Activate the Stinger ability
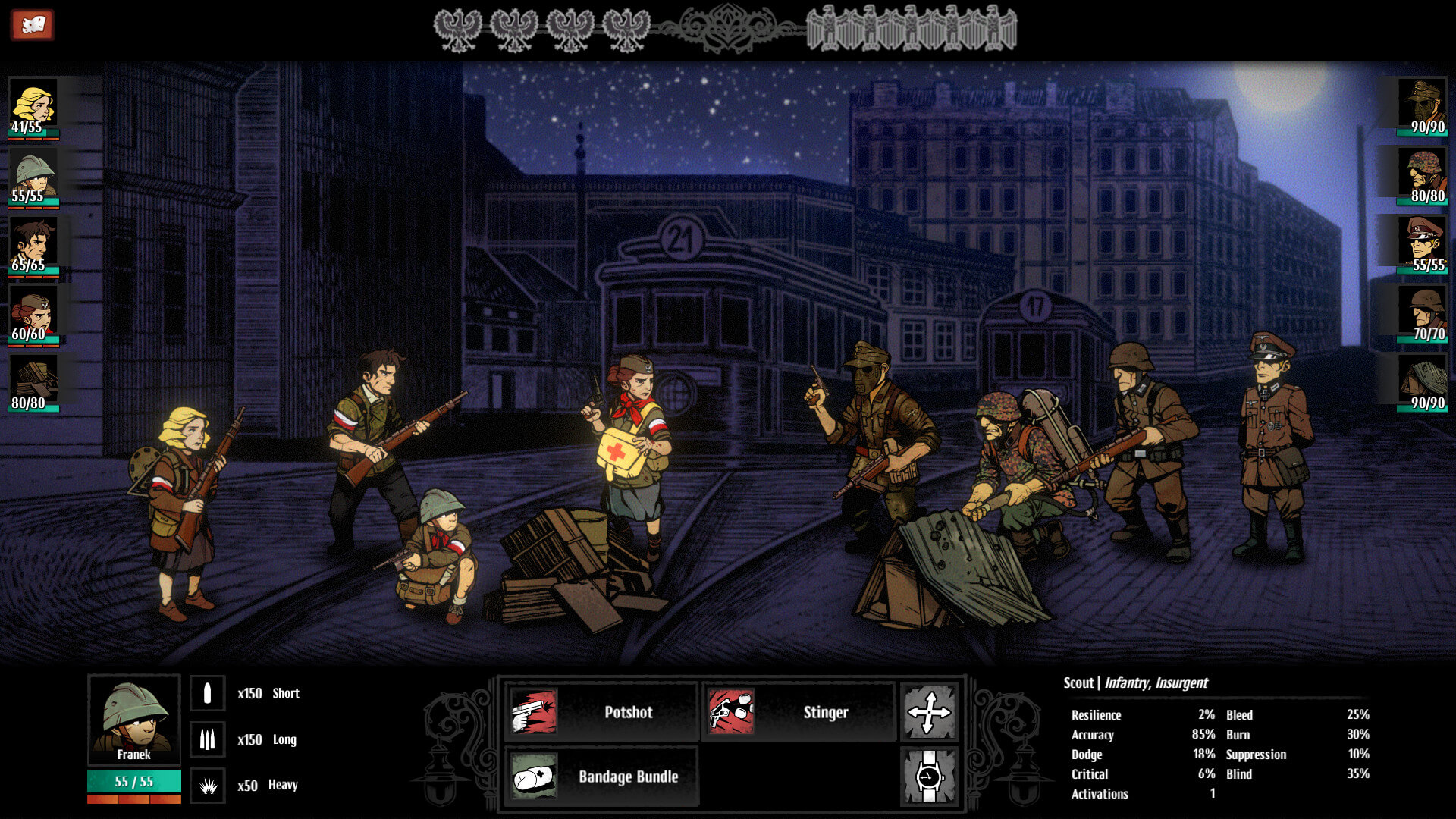 [x=799, y=711]
